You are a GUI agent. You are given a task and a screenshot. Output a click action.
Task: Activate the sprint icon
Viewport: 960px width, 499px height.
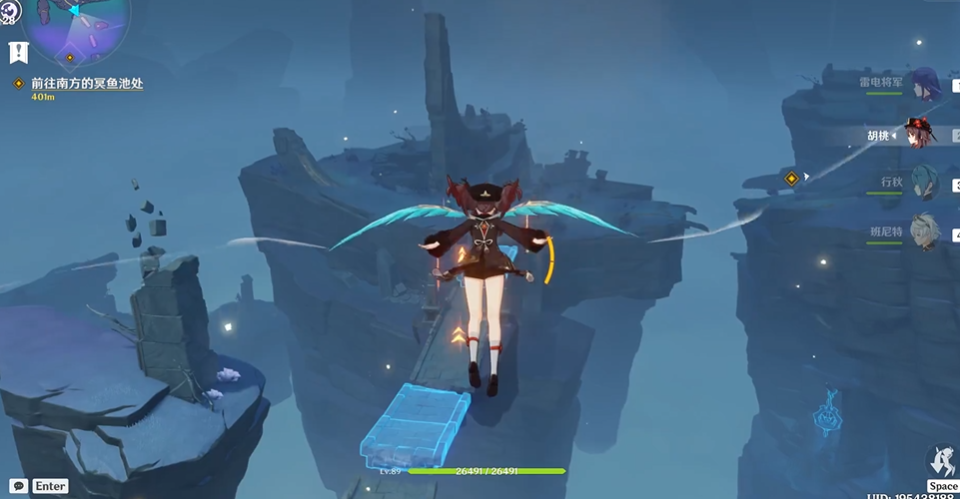tap(941, 463)
